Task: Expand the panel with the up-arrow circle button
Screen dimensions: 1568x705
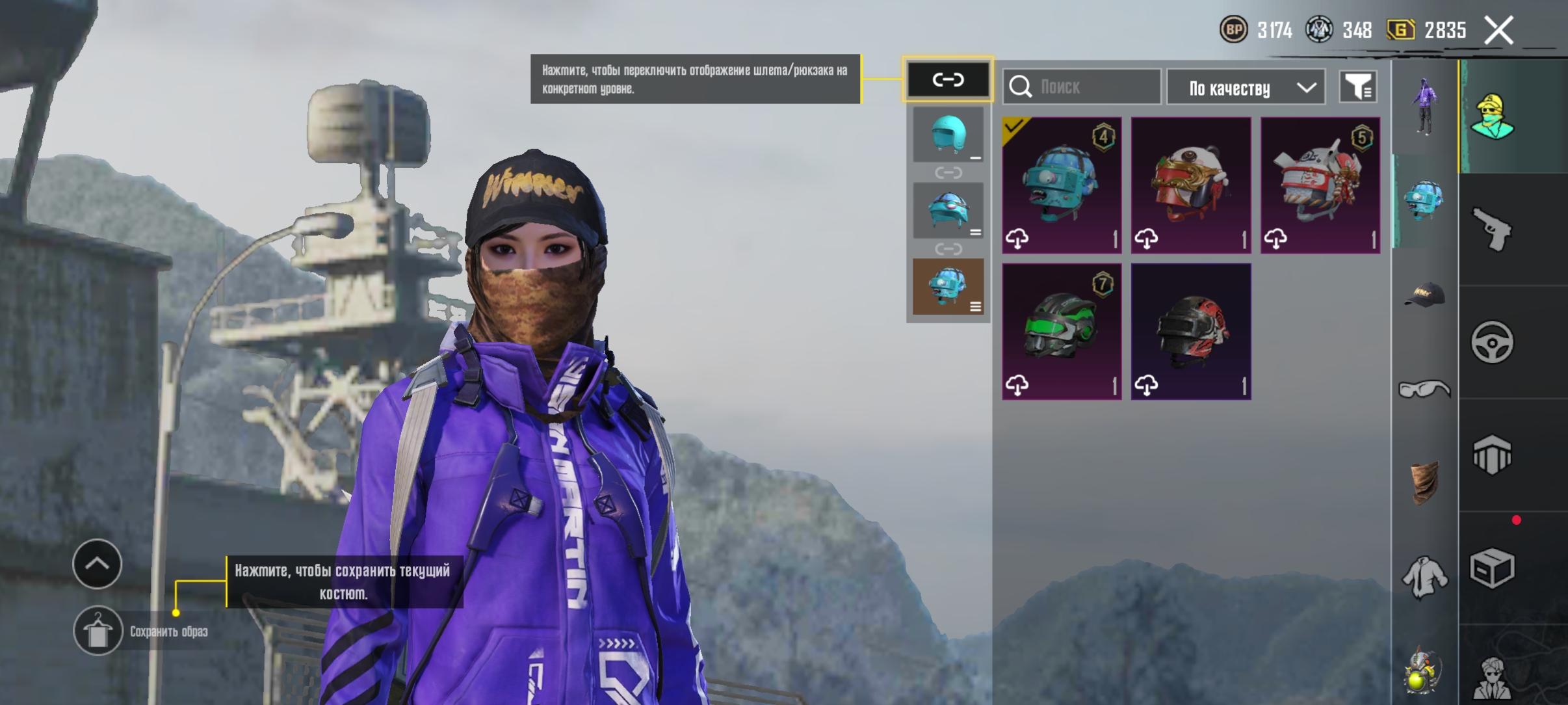Action: pos(98,564)
